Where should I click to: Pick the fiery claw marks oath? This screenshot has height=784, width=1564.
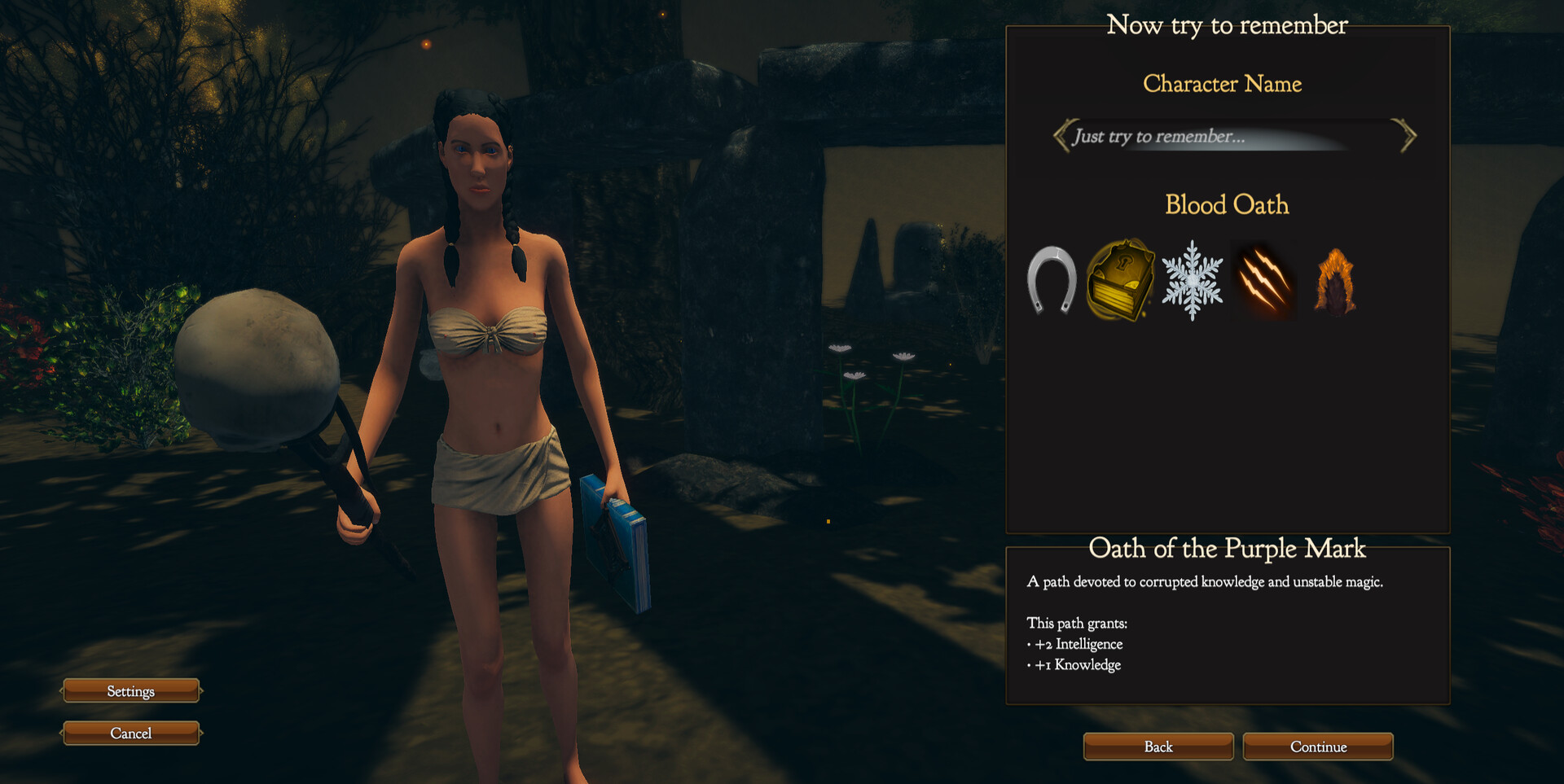coord(1263,281)
